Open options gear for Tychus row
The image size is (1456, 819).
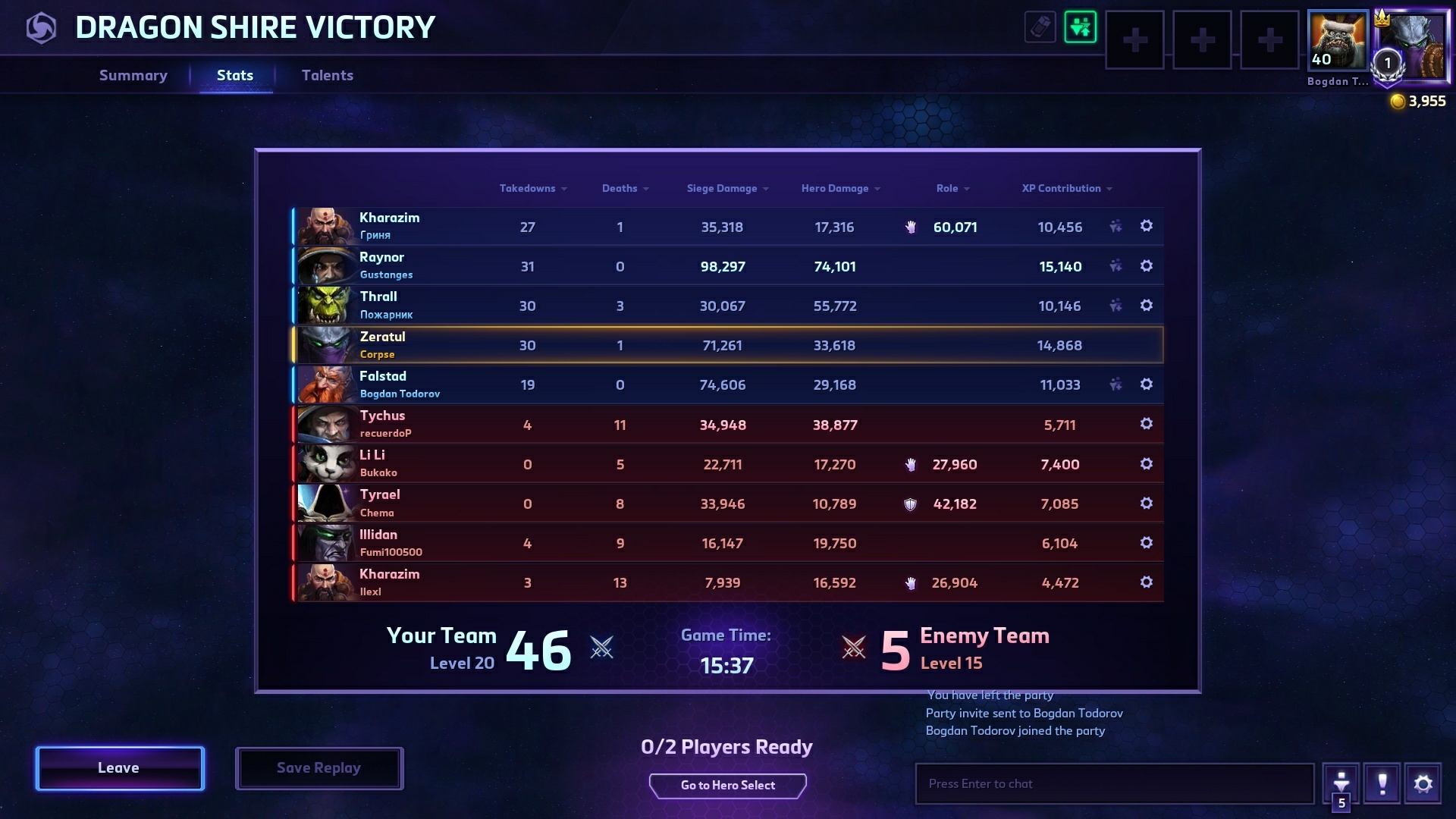coord(1146,424)
